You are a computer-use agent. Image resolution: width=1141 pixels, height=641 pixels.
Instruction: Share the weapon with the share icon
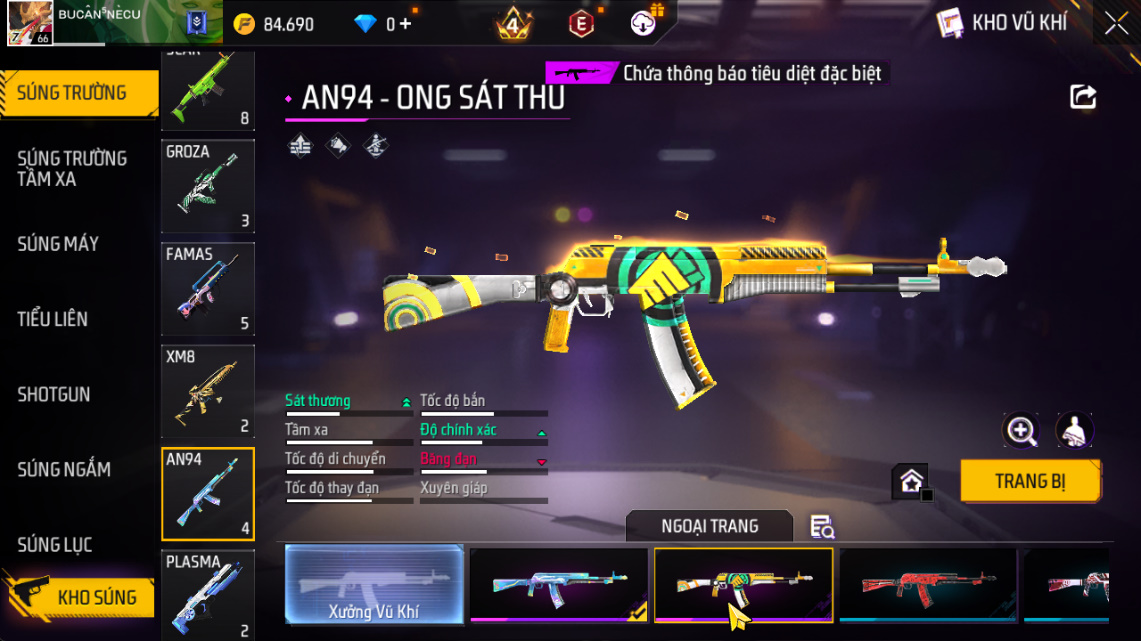(x=1083, y=97)
